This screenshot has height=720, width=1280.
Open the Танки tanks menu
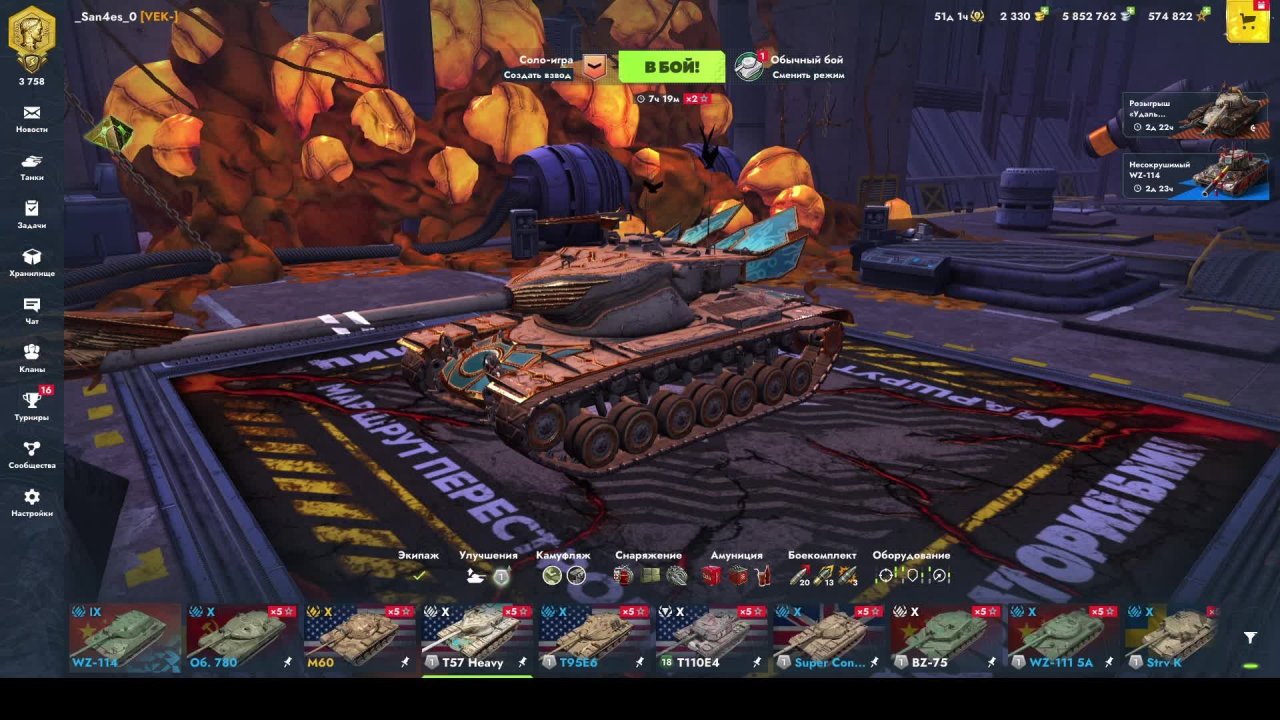click(x=32, y=166)
